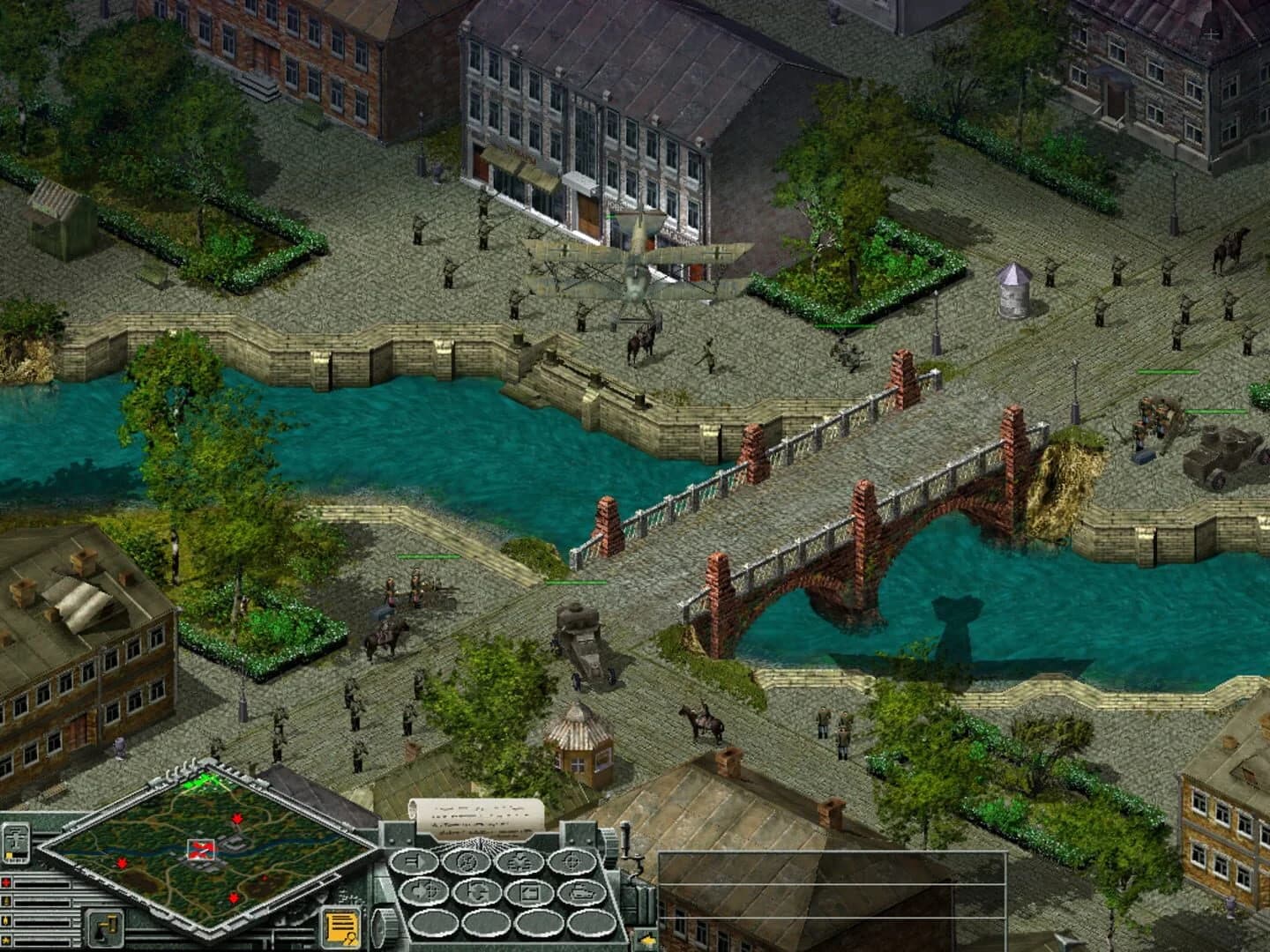Screen dimensions: 1270x952
Task: Select the repair cross command icon
Action: [x=519, y=861]
